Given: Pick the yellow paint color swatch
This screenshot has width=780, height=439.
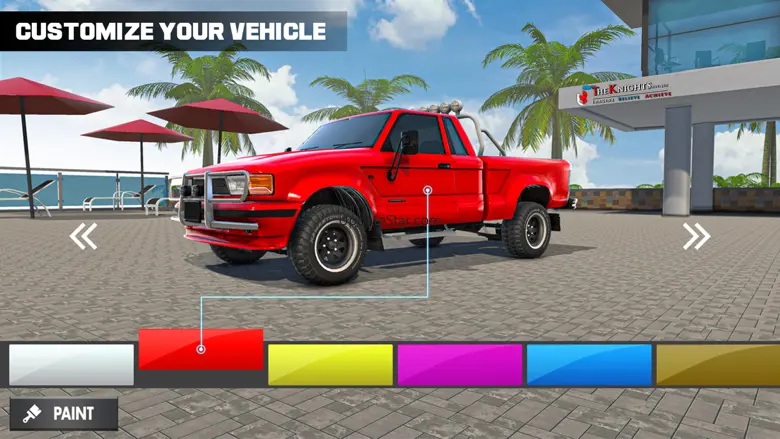Looking at the screenshot, I should 330,365.
